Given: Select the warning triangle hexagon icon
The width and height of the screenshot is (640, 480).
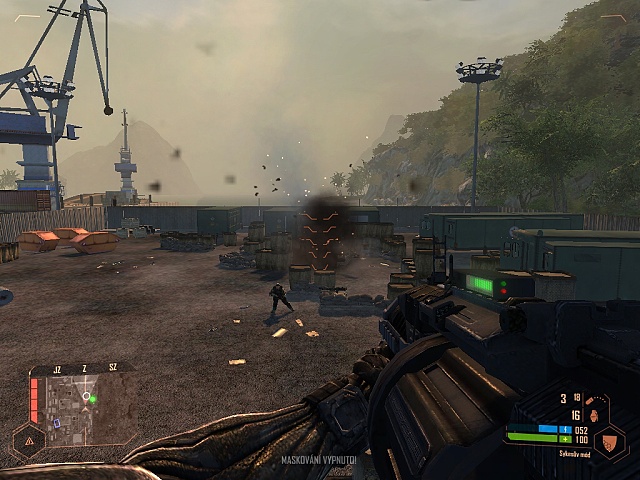Looking at the screenshot, I should click(x=28, y=439).
